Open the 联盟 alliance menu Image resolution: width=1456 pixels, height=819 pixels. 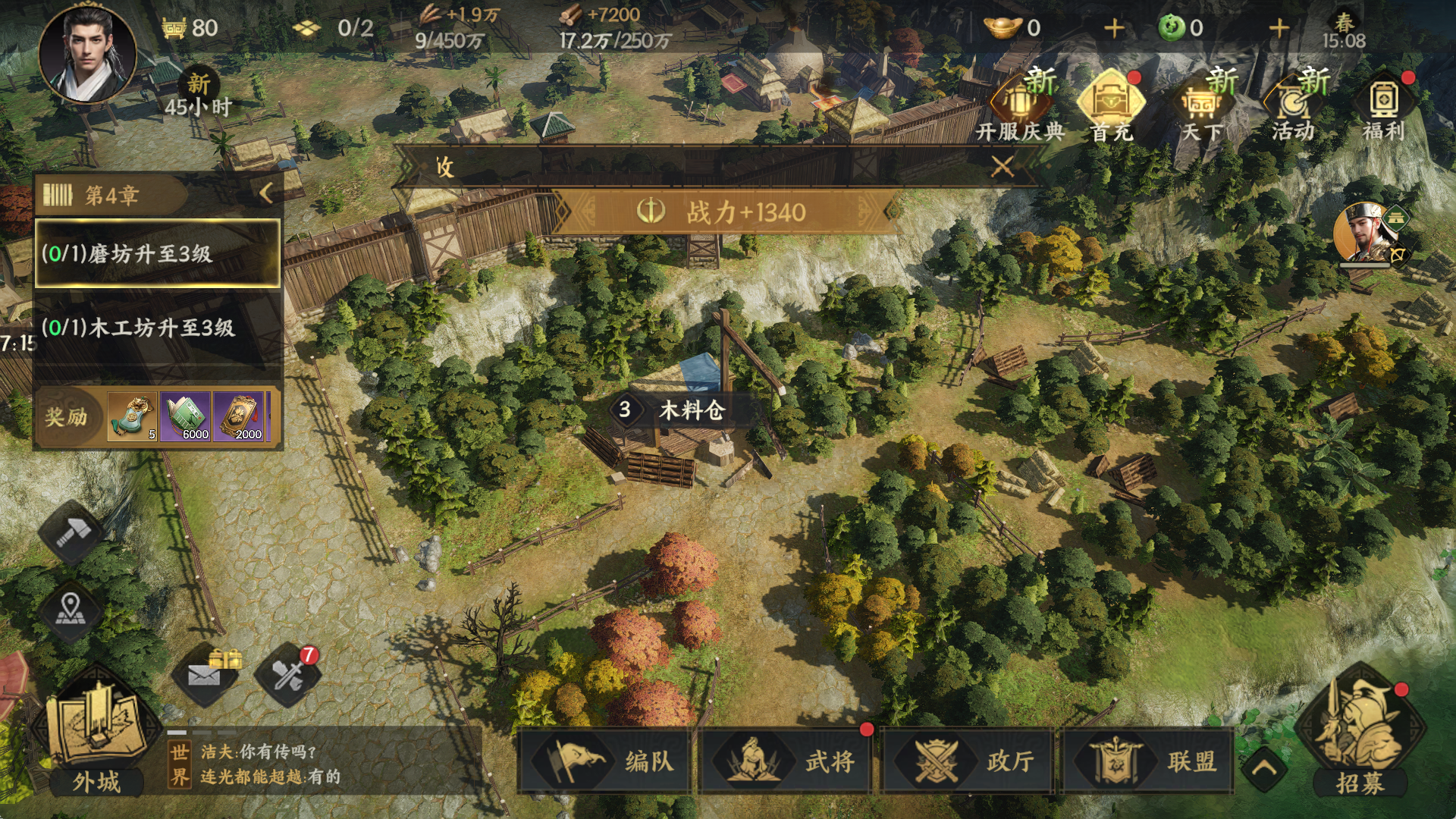[1148, 761]
